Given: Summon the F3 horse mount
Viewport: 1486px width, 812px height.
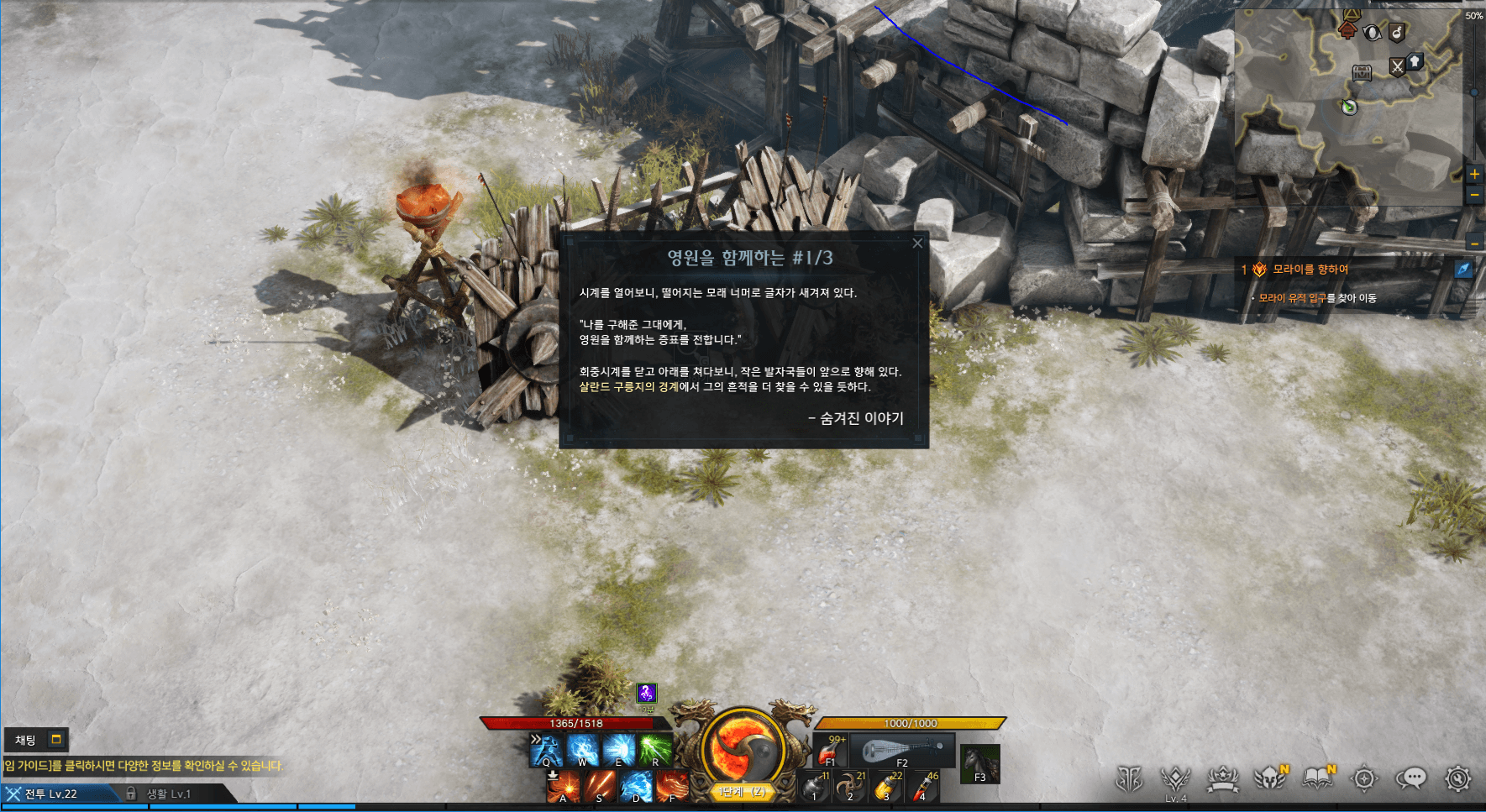Looking at the screenshot, I should [979, 764].
